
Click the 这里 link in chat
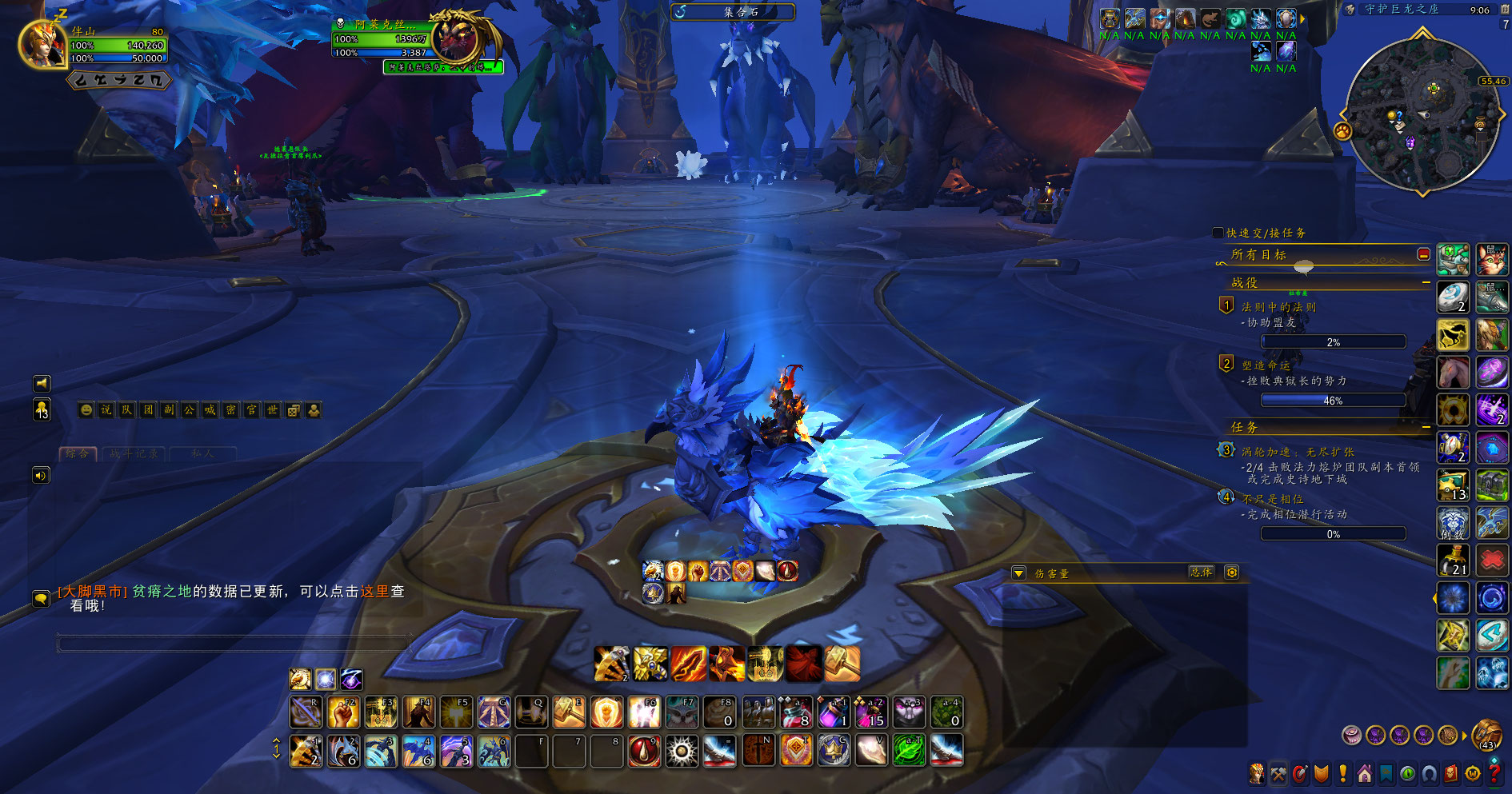pyautogui.click(x=374, y=592)
